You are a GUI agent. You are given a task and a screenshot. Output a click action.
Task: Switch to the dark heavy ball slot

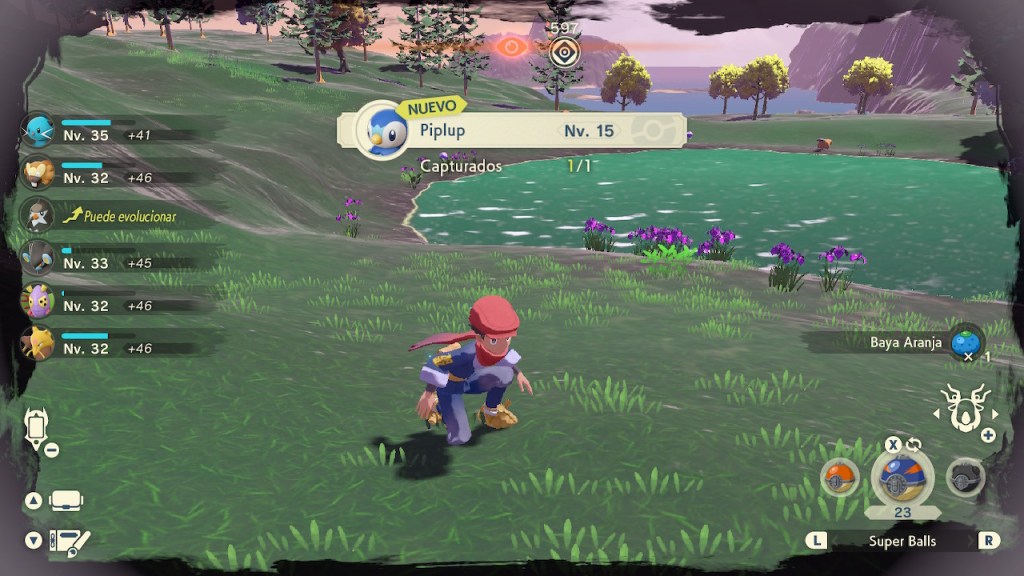click(965, 477)
